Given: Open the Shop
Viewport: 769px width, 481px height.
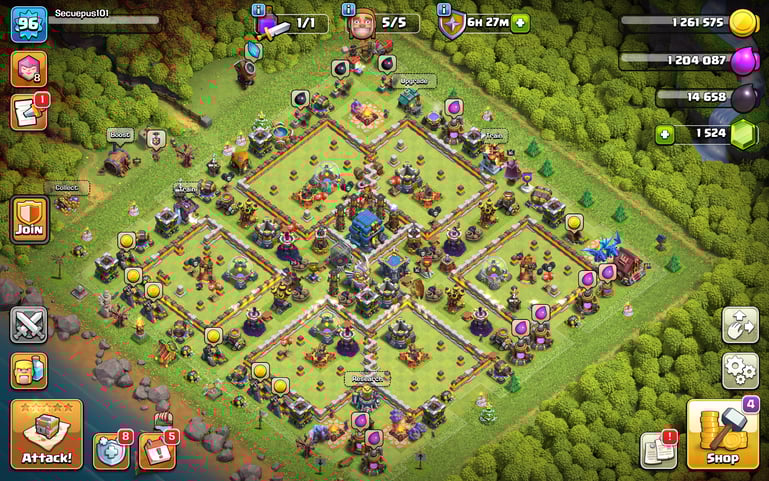Looking at the screenshot, I should (x=722, y=434).
